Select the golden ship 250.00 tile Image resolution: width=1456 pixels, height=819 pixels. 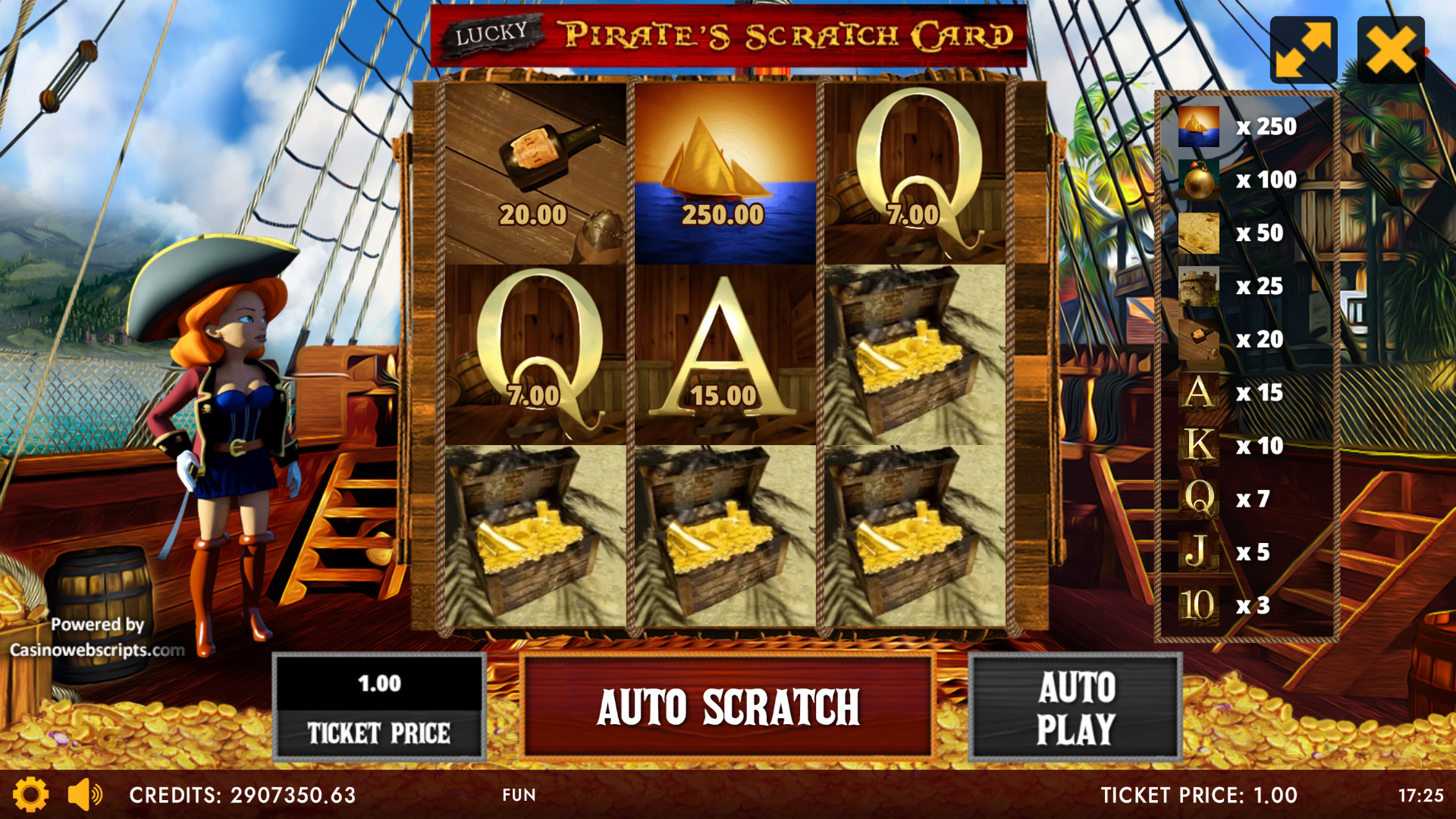[725, 174]
